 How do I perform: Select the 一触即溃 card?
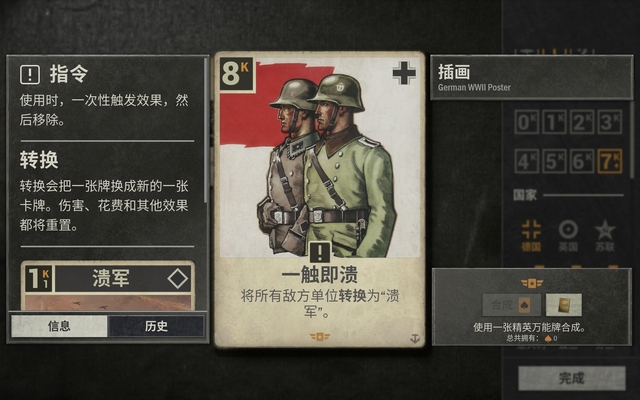point(319,200)
